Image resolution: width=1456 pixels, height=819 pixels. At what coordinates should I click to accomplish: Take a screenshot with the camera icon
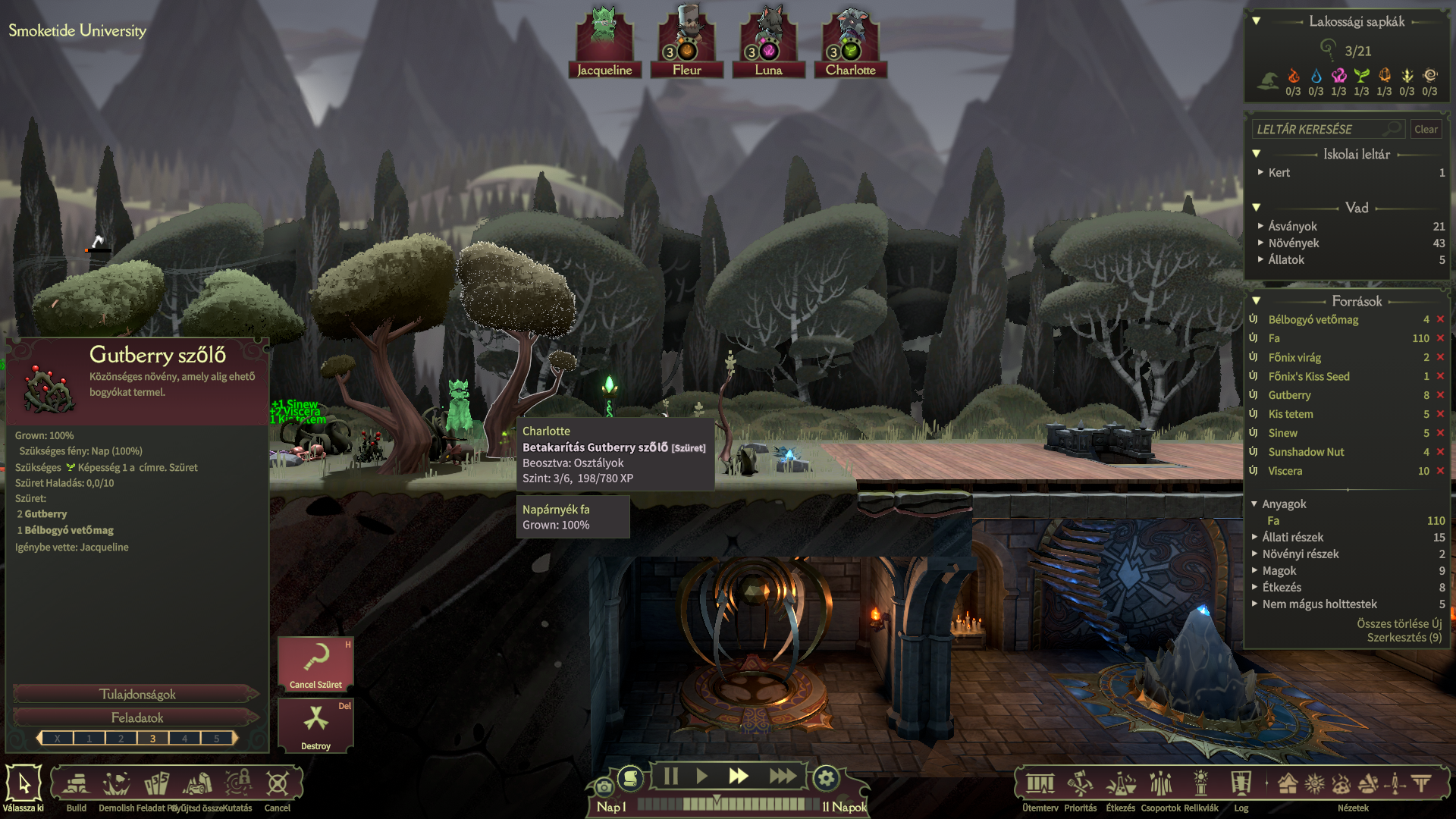click(x=604, y=787)
